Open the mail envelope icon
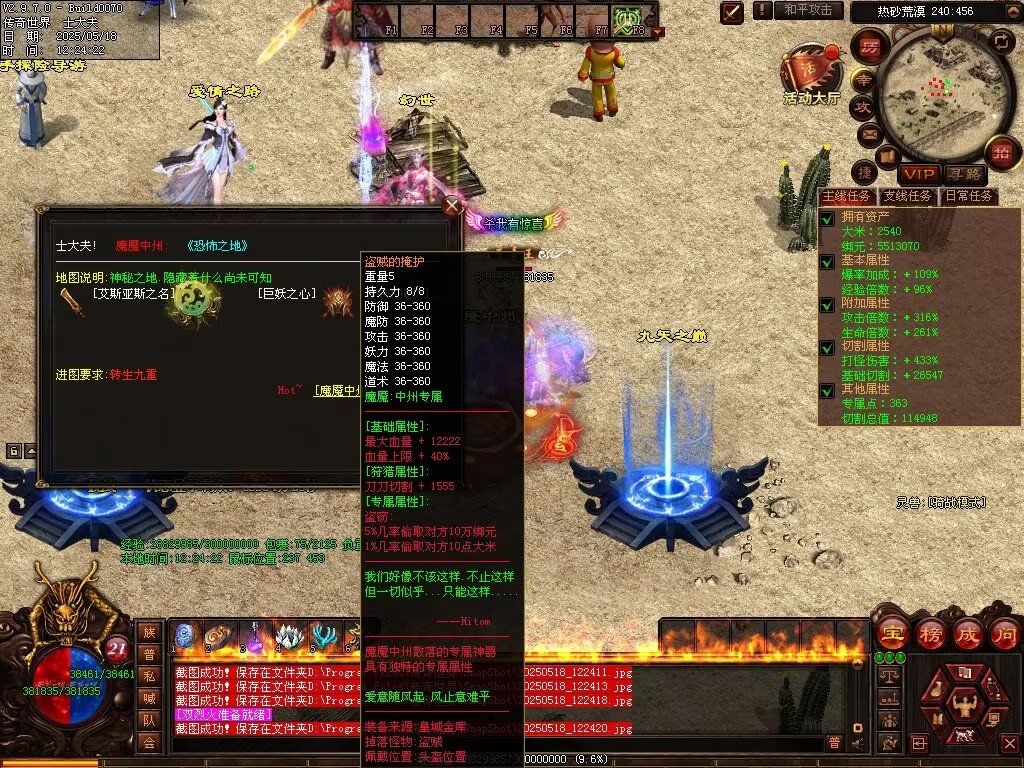 (868, 132)
